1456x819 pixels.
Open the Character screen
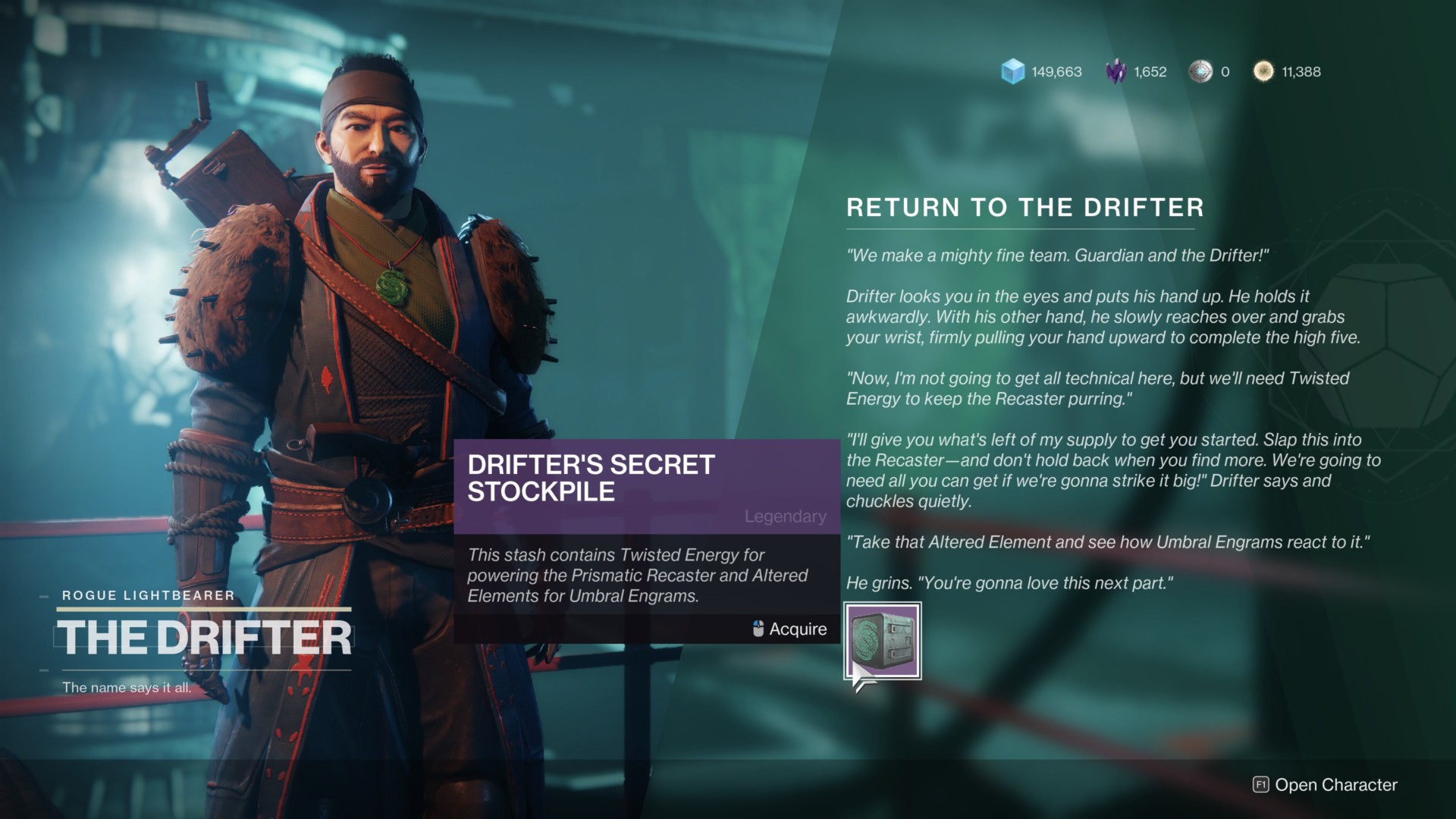[1325, 785]
